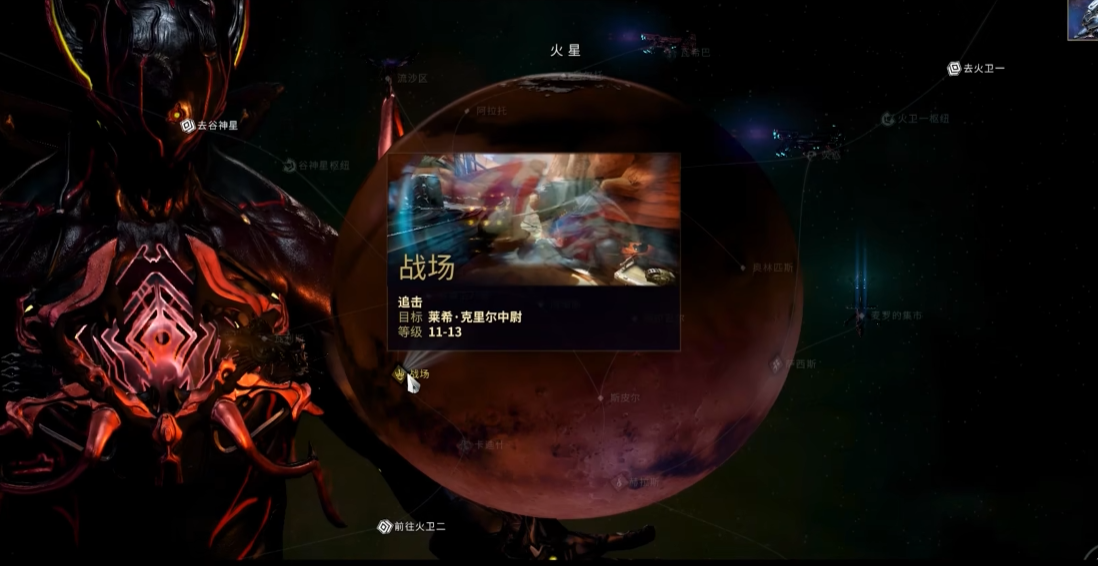Choose the 谷神星枢纽 junction node
Screen dimensions: 1098x566
click(x=290, y=166)
